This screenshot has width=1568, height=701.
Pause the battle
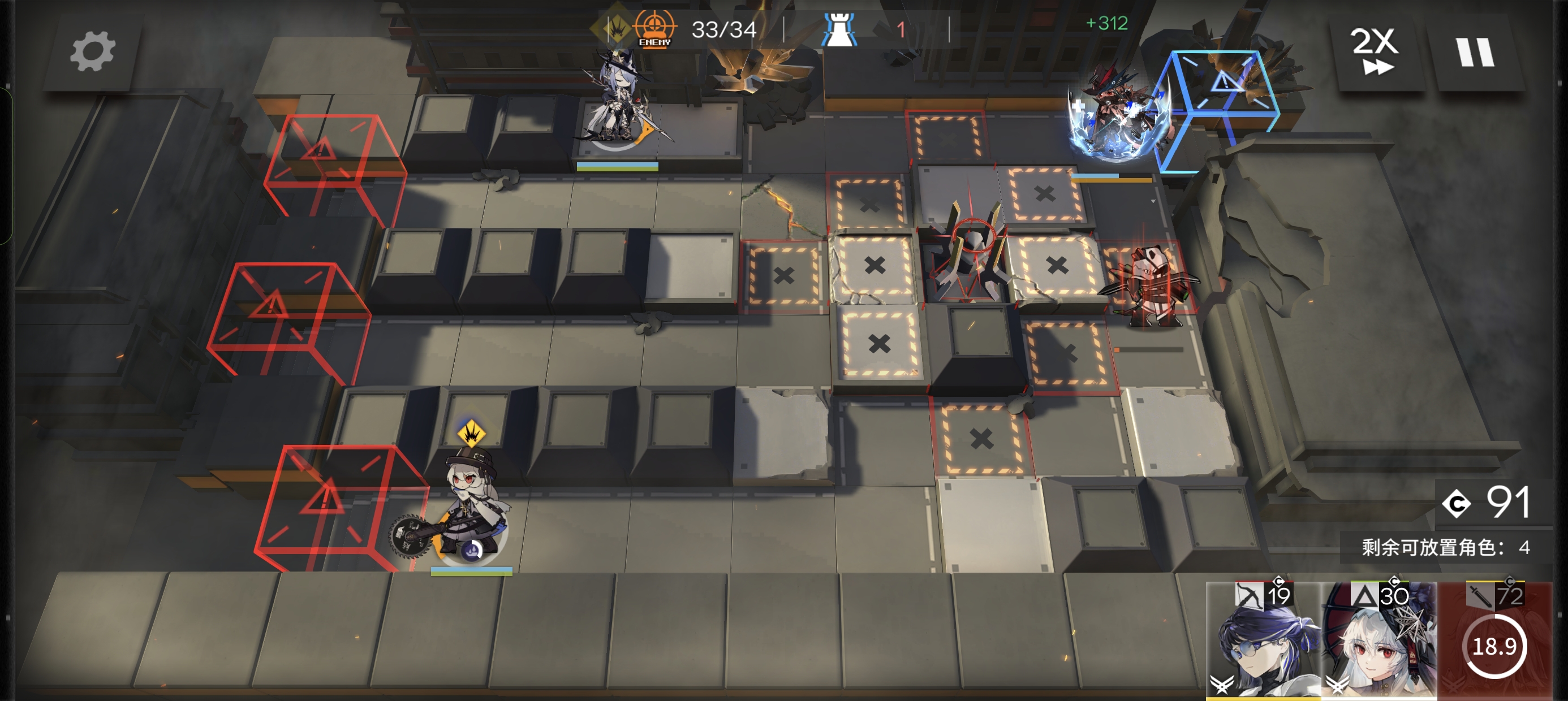click(1474, 53)
